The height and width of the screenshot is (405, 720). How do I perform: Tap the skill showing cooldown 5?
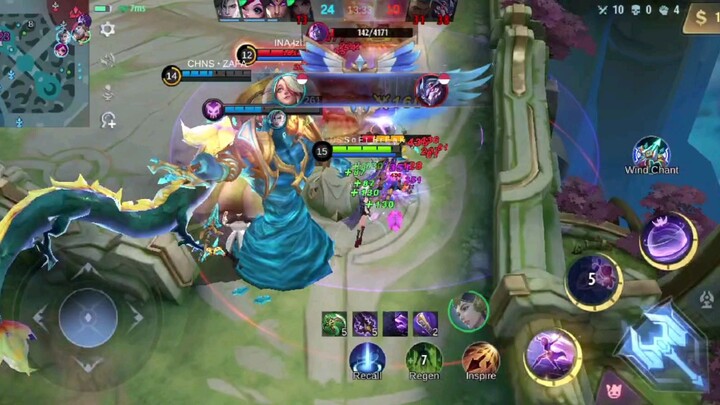coord(593,280)
